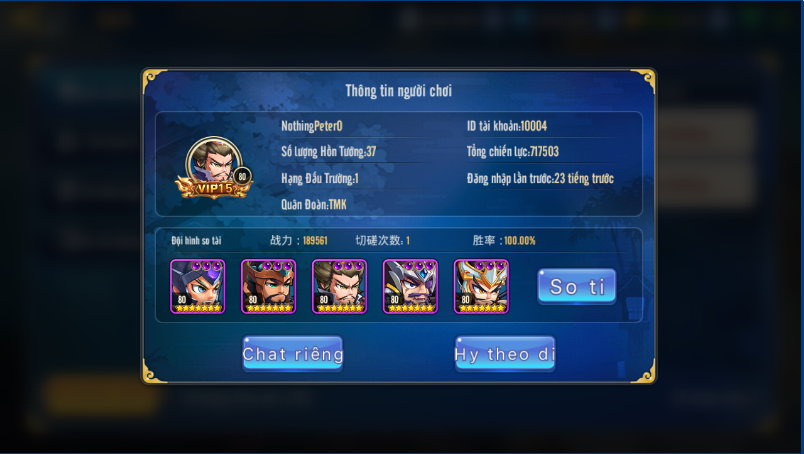
Task: Click the "Hủy theo dõi" unfollow button
Action: click(x=505, y=354)
